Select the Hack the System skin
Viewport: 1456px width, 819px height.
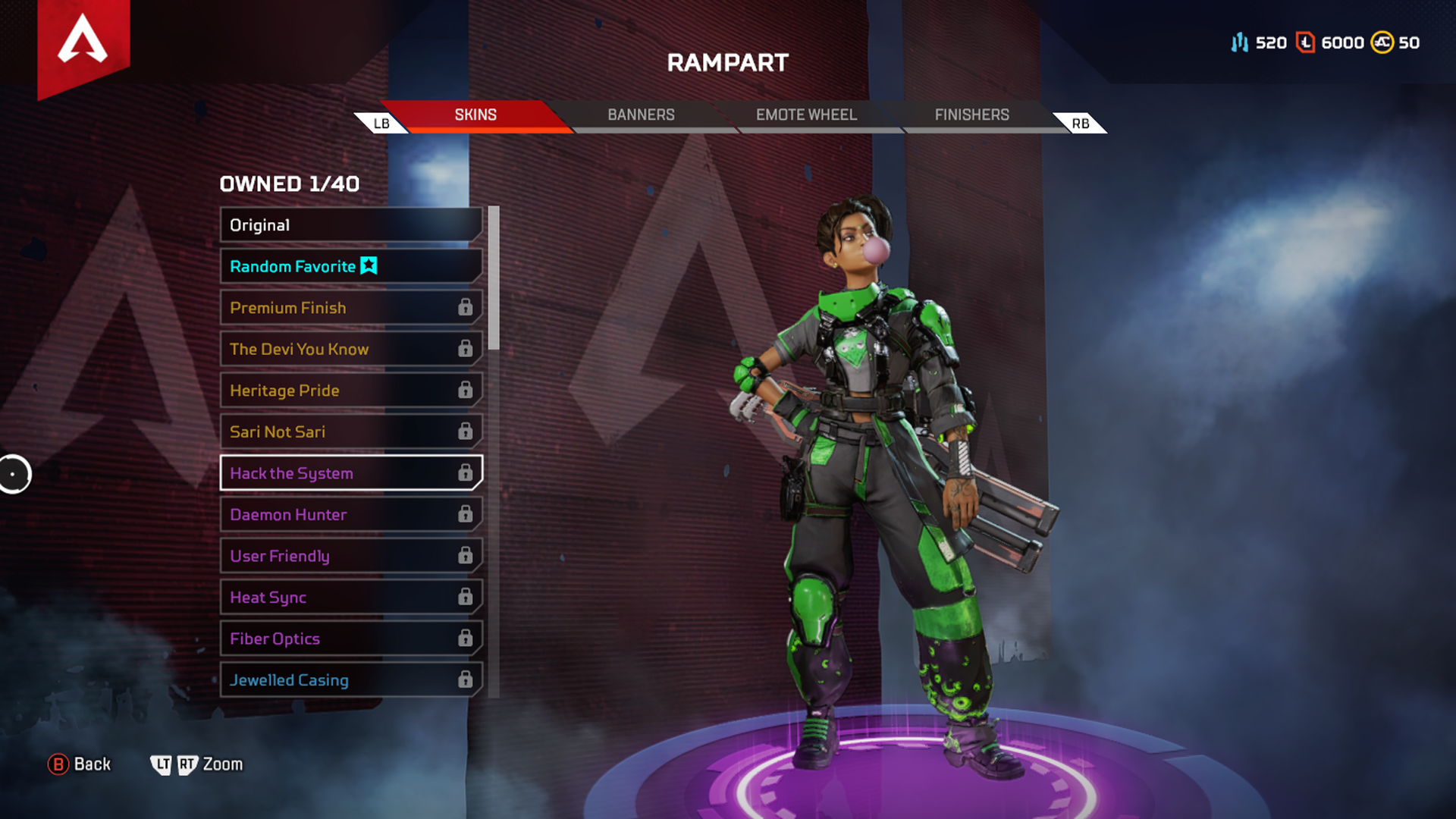coord(351,473)
